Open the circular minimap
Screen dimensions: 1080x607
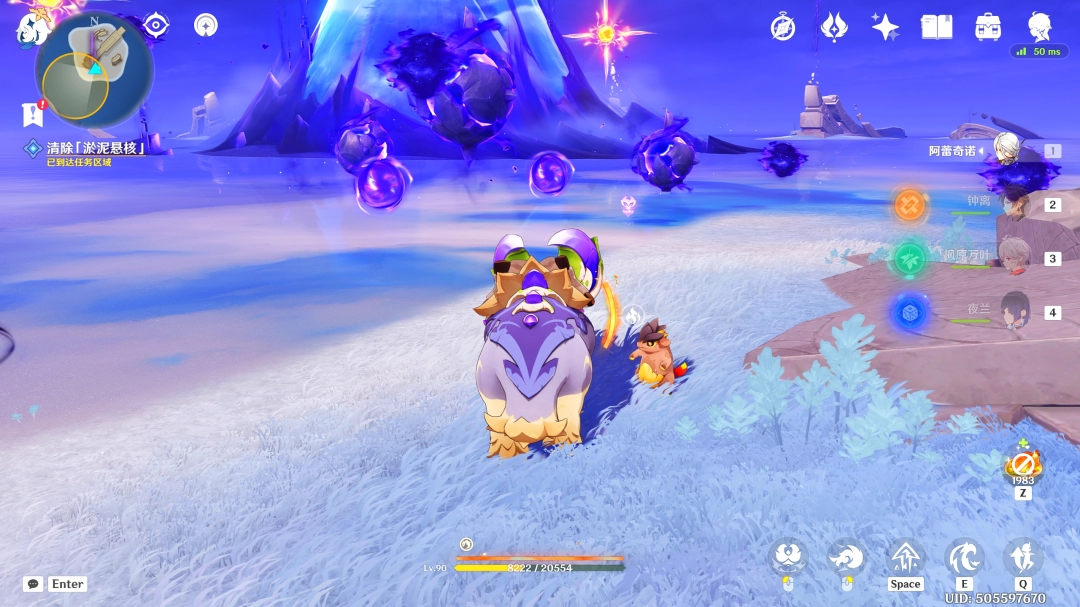94,70
